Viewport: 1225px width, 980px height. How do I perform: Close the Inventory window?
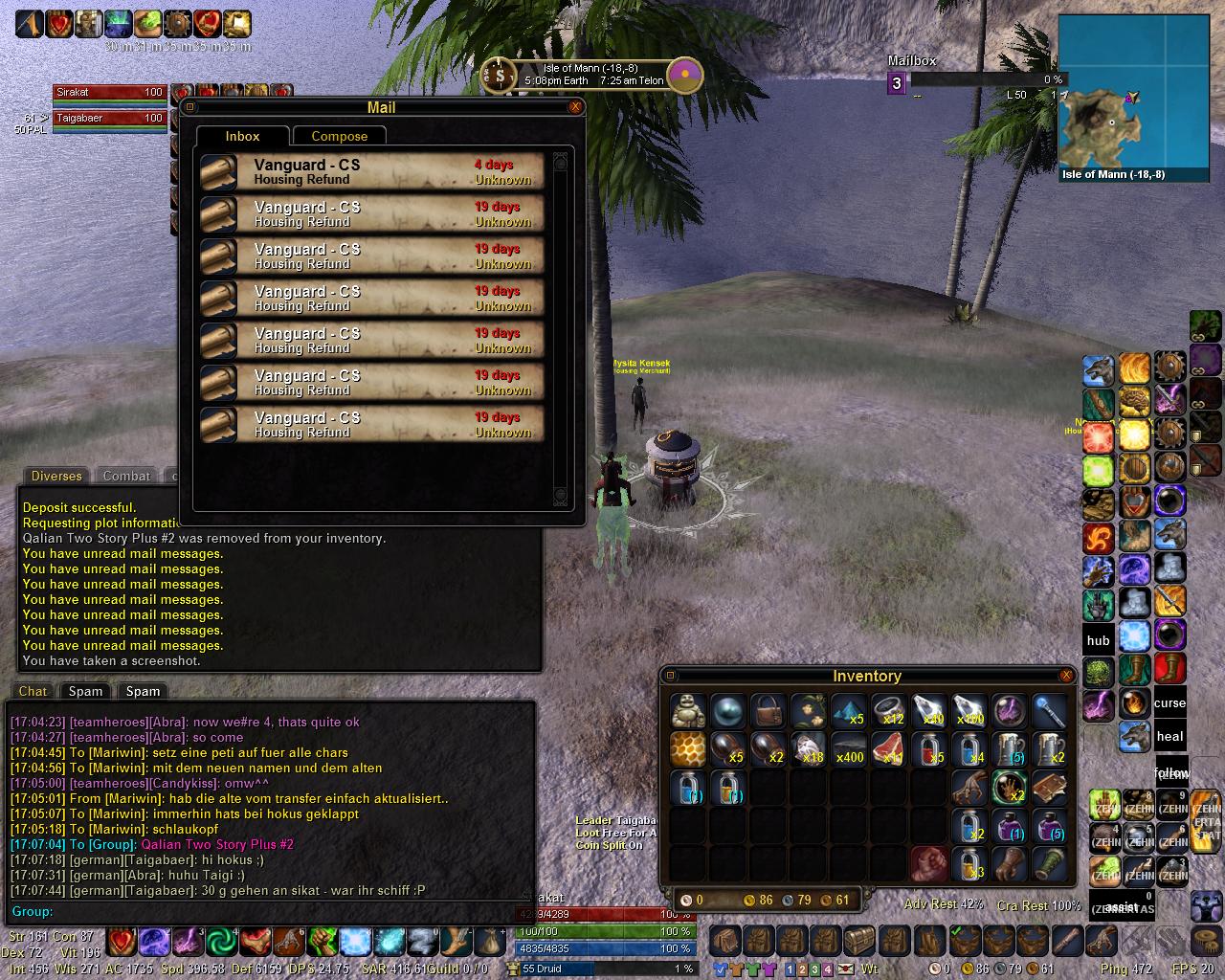click(1066, 676)
